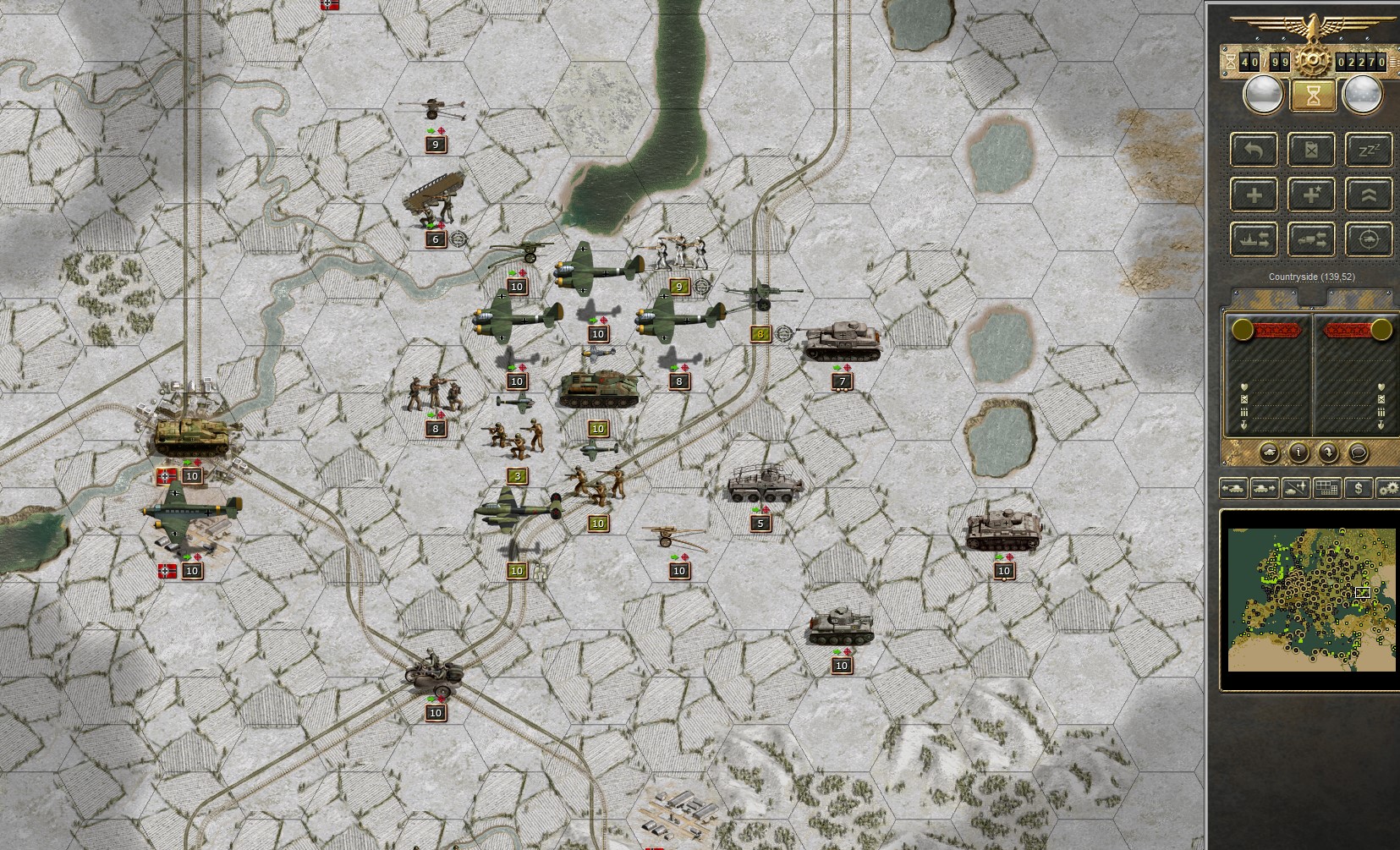
Task: Apply elite reinforcements with the plus-star icon
Action: click(x=1311, y=195)
